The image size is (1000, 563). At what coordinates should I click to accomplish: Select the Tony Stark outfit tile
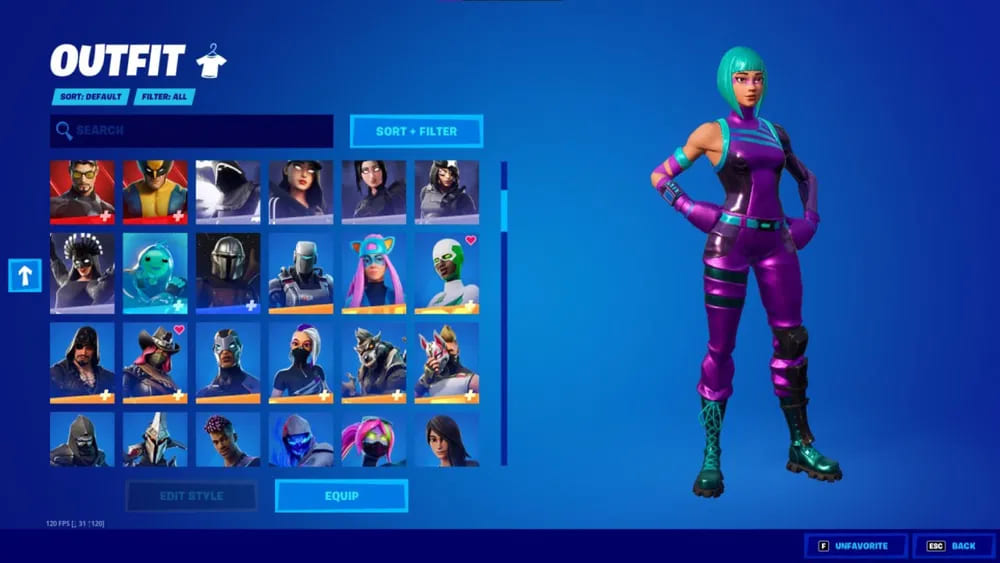[x=82, y=191]
